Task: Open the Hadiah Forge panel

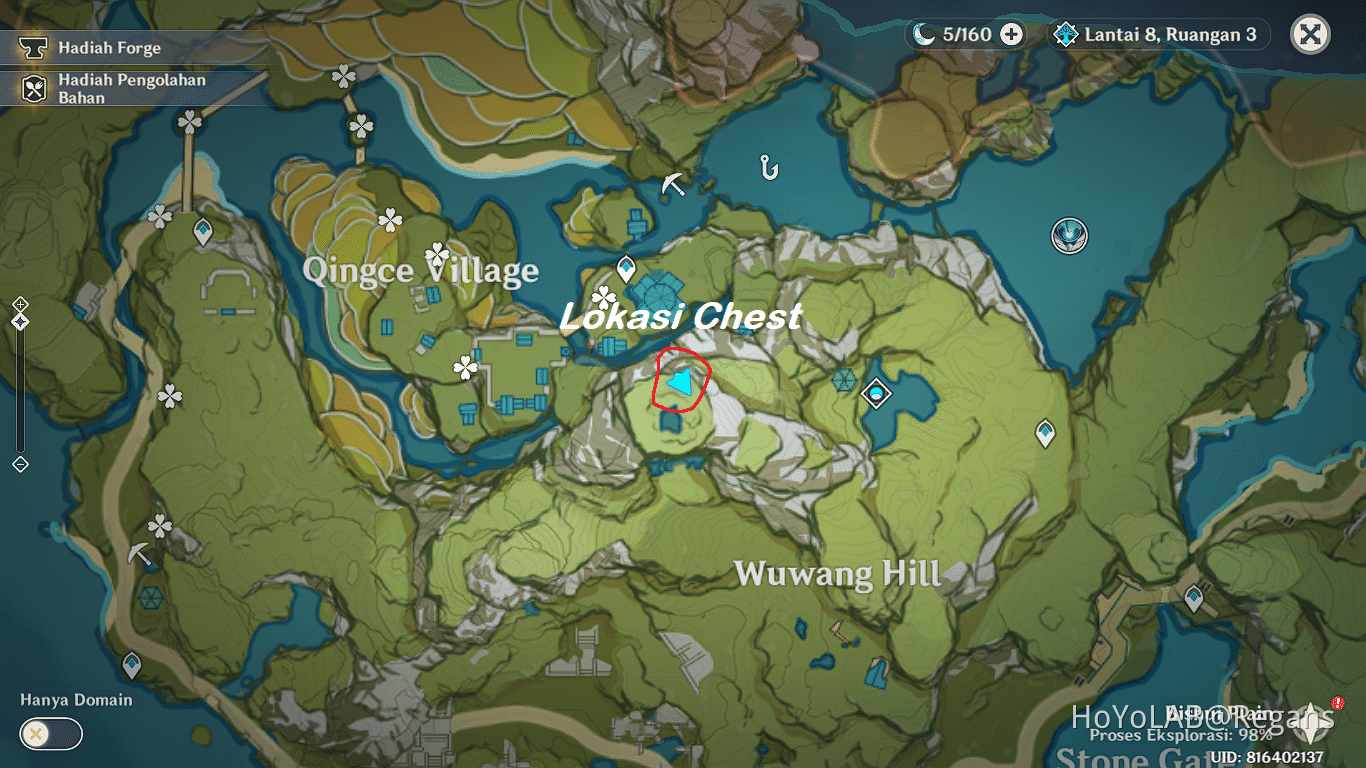Action: [110, 47]
